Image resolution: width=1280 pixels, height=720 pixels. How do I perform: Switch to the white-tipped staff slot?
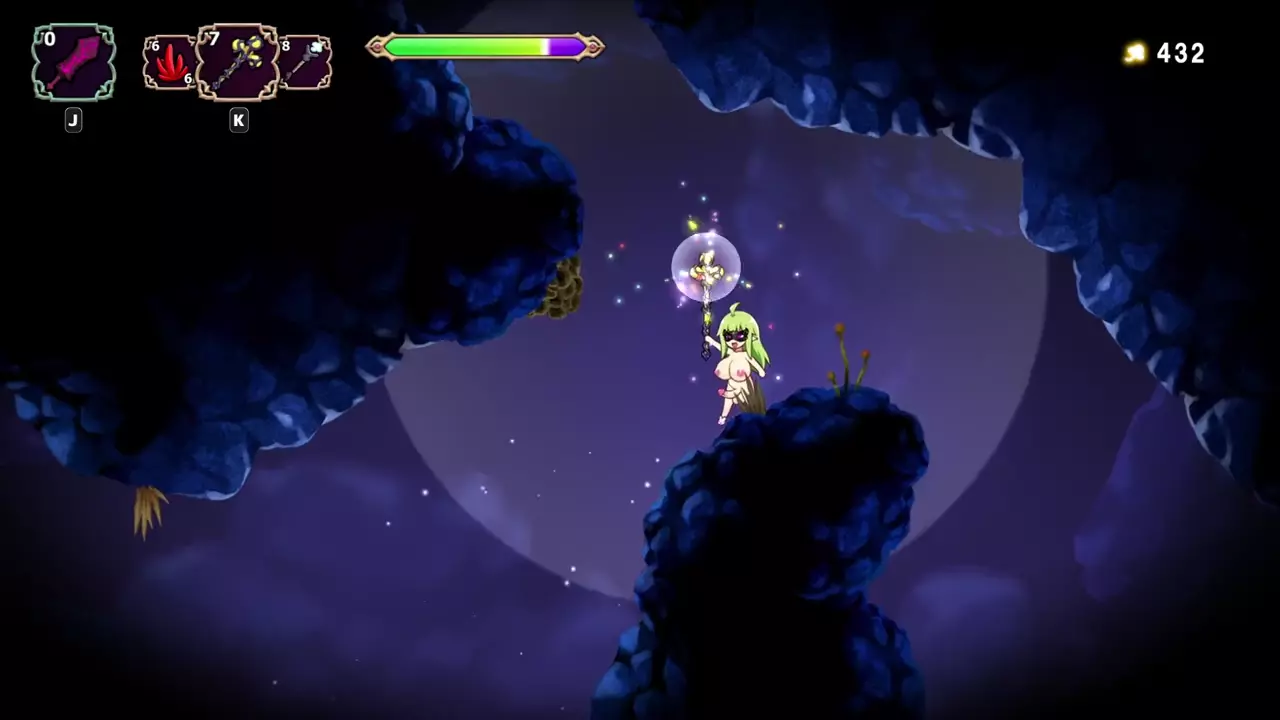tap(306, 62)
